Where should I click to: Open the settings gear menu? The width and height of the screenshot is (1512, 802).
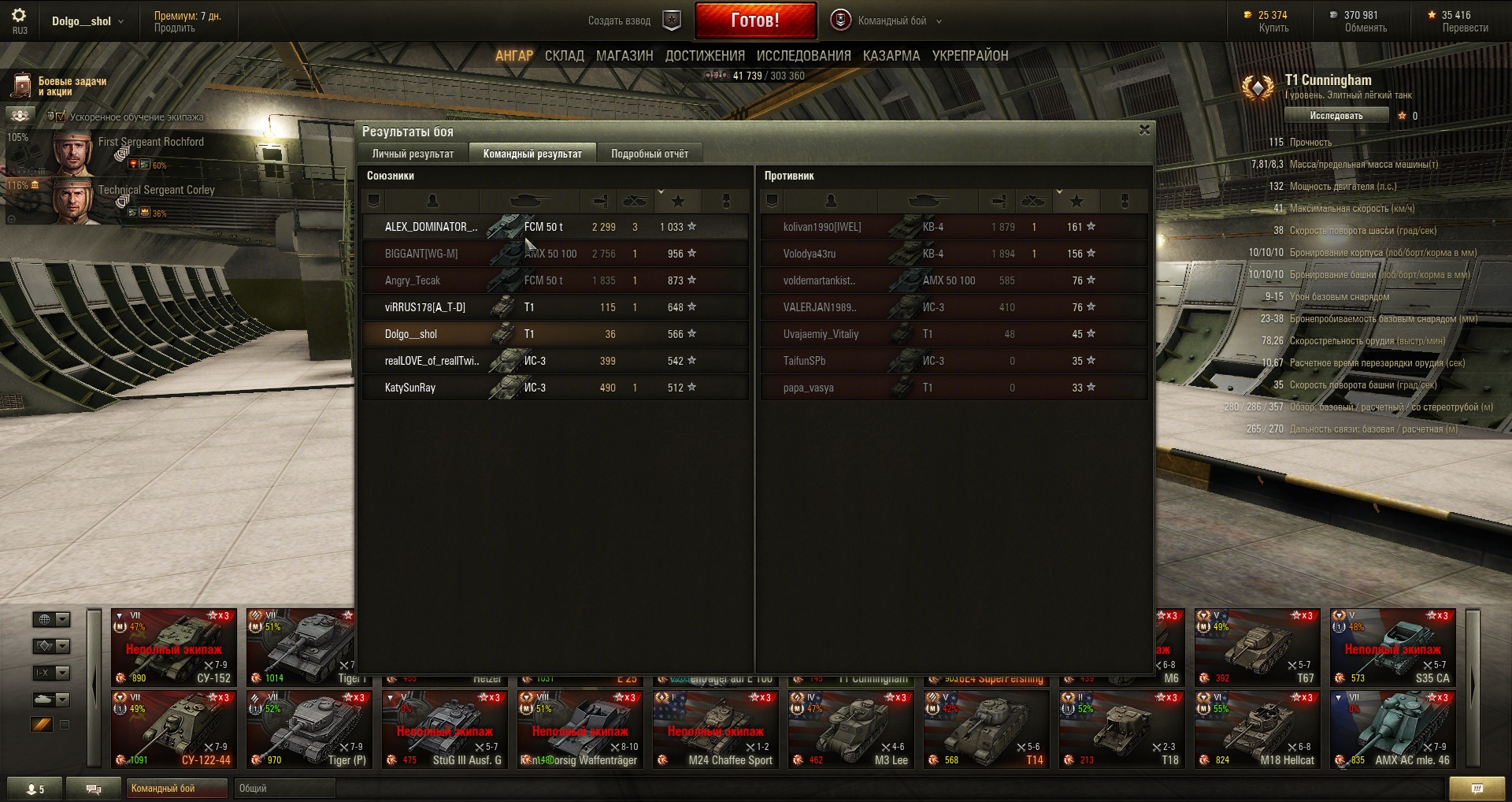[x=19, y=16]
